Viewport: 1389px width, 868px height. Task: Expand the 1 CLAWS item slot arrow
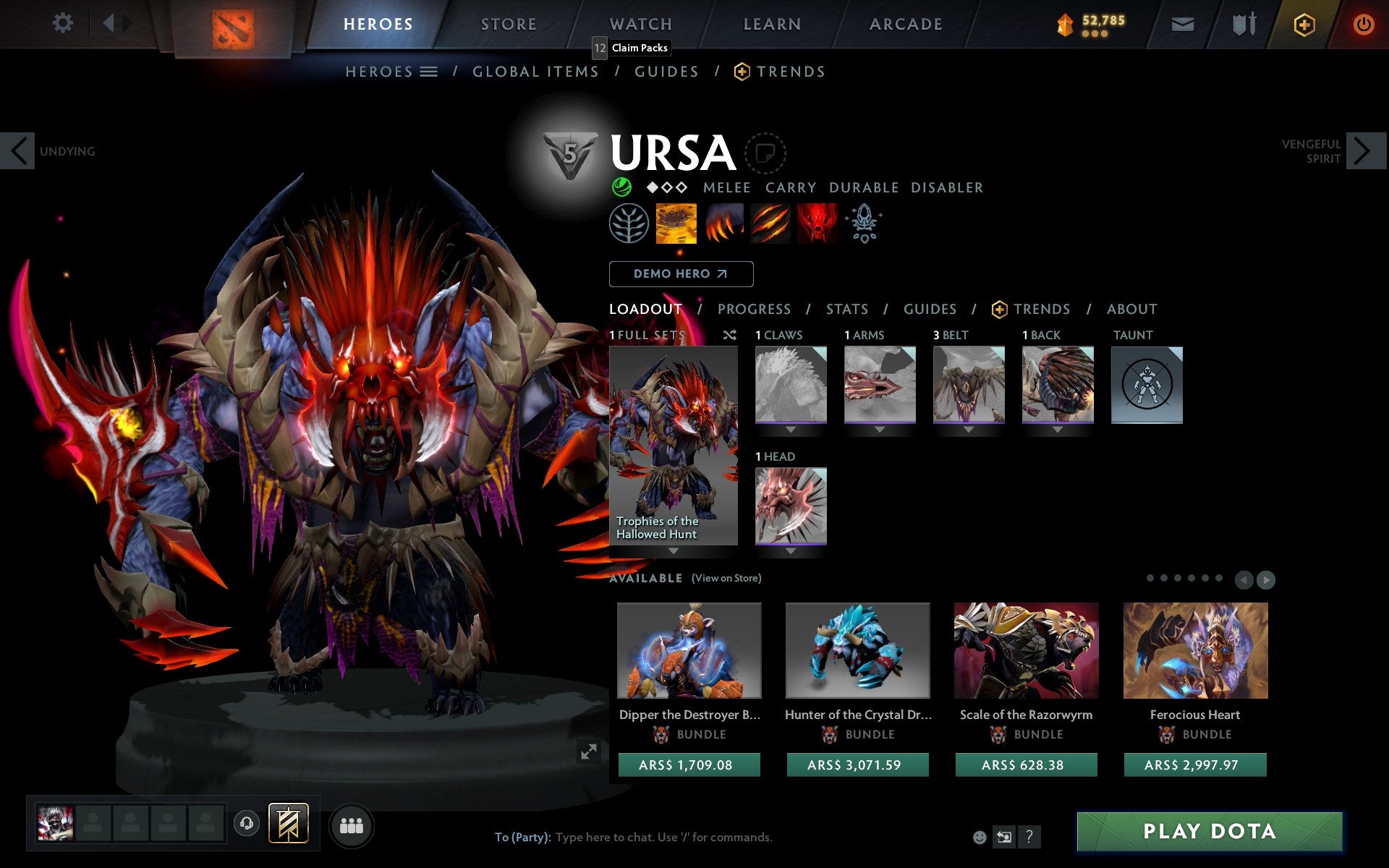pyautogui.click(x=790, y=427)
